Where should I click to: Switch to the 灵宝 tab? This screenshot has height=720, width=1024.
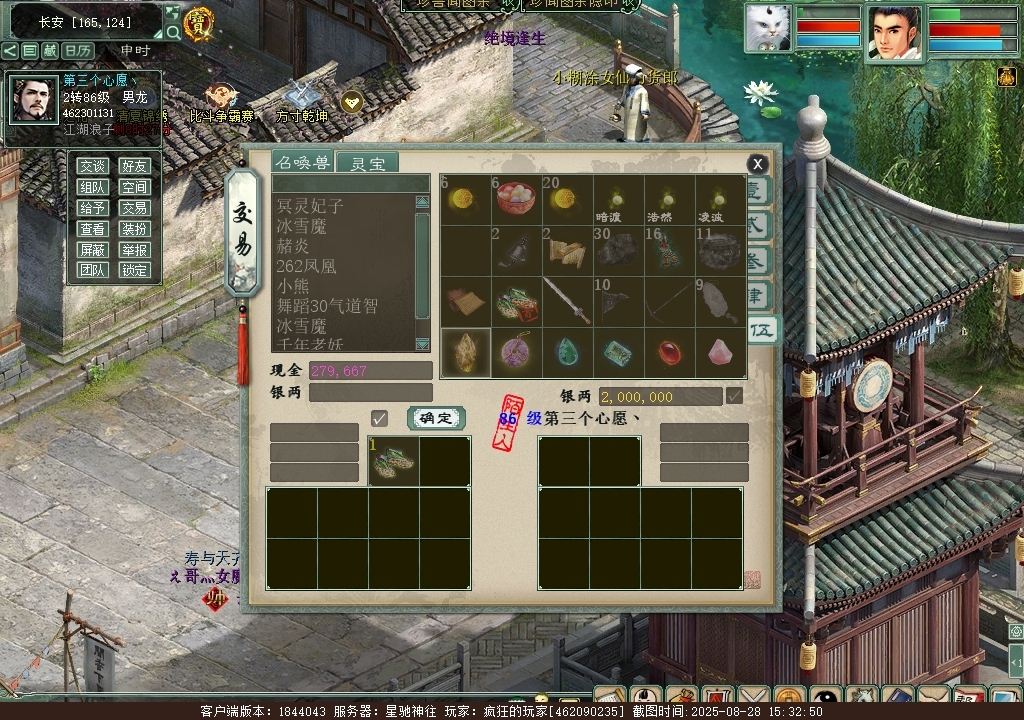pyautogui.click(x=366, y=163)
